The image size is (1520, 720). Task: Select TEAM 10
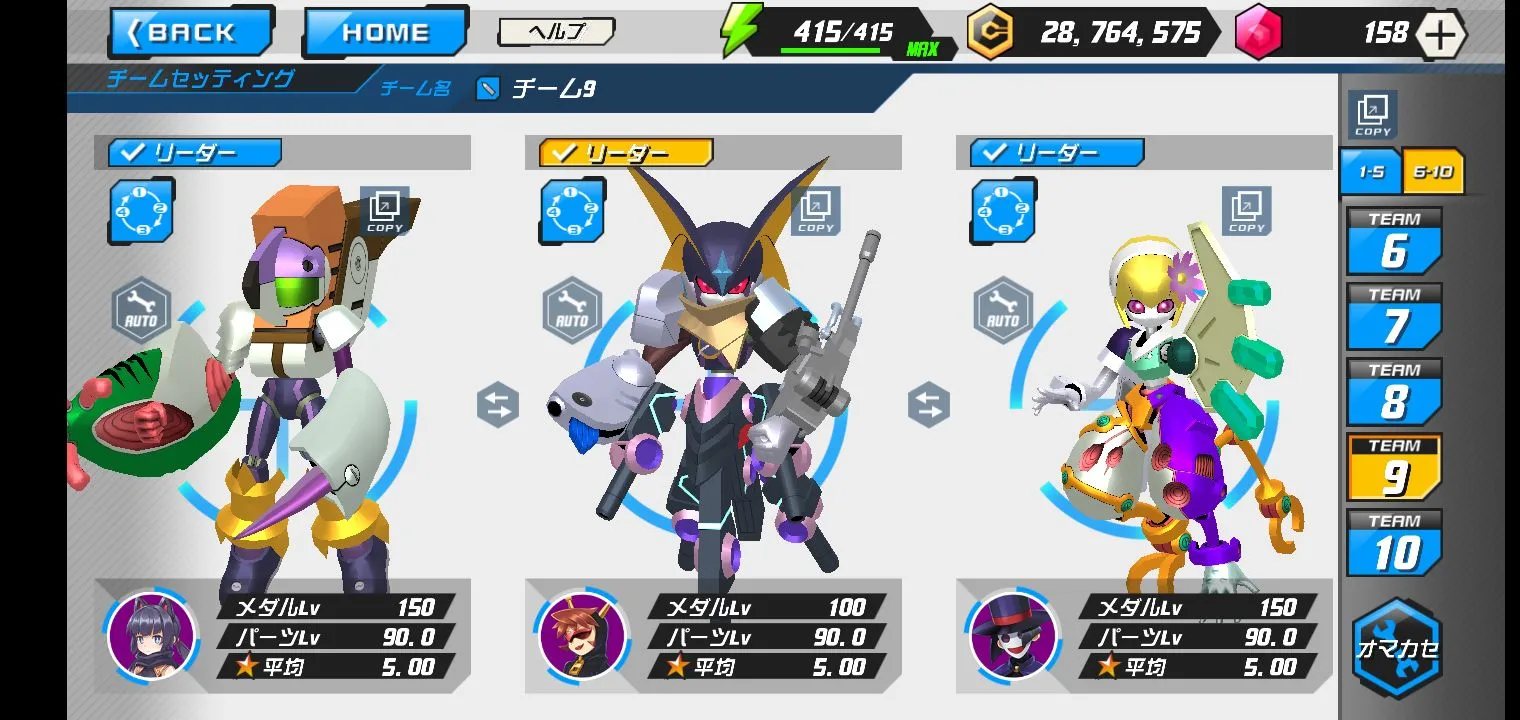click(1394, 543)
